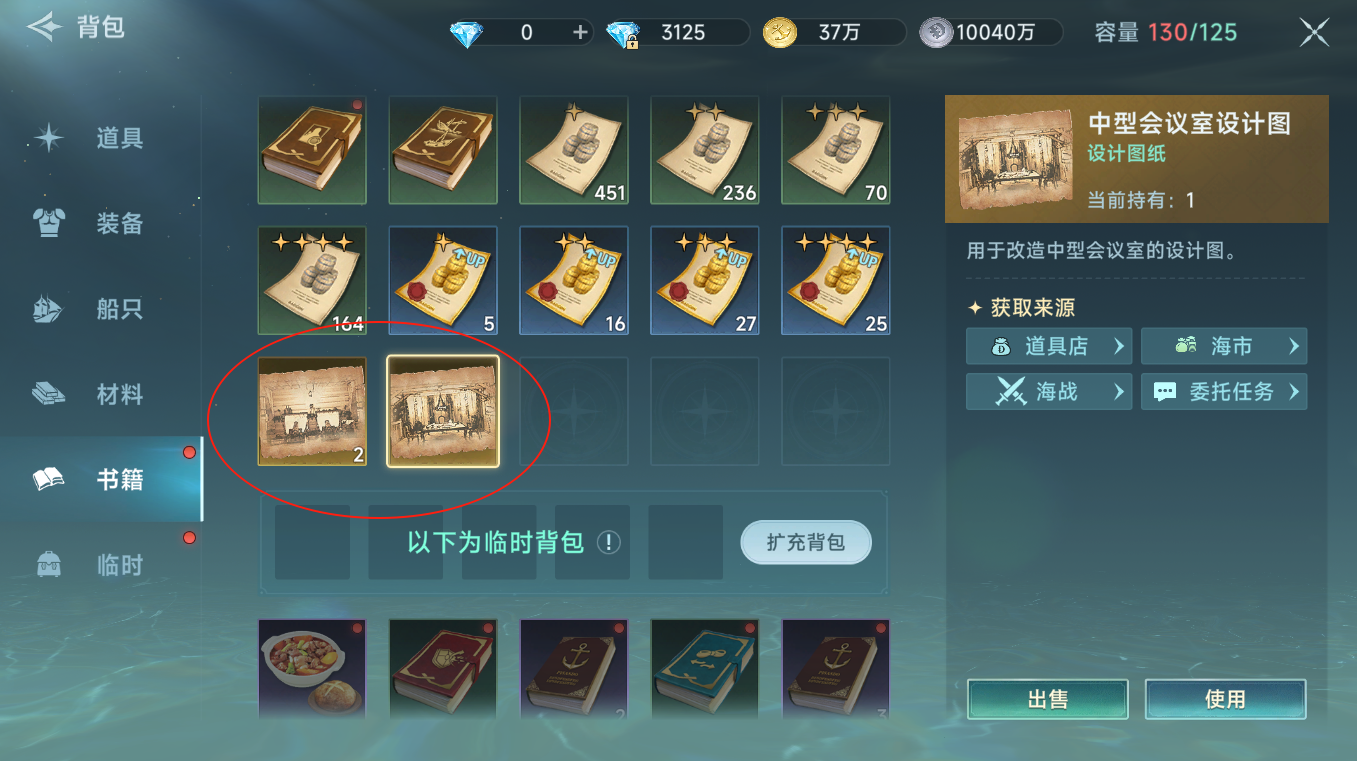
Task: Open the 海战 source entry
Action: (x=1048, y=391)
